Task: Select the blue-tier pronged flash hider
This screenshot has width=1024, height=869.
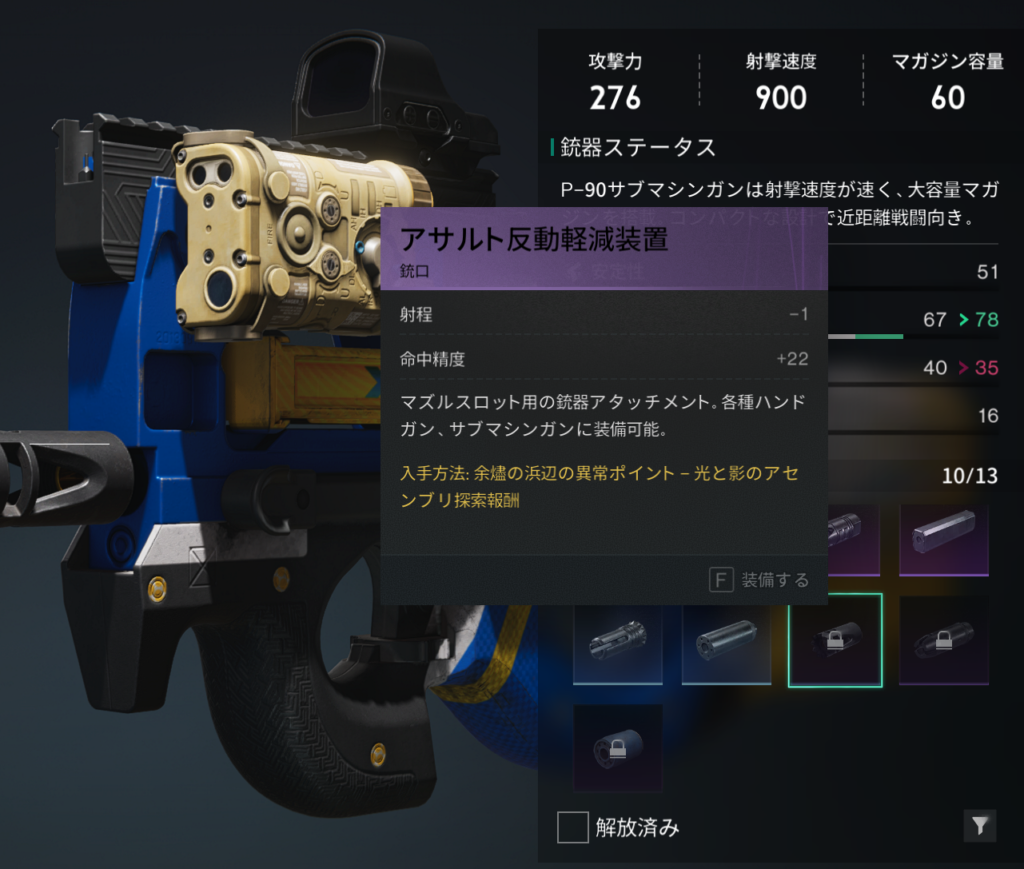Action: 617,640
